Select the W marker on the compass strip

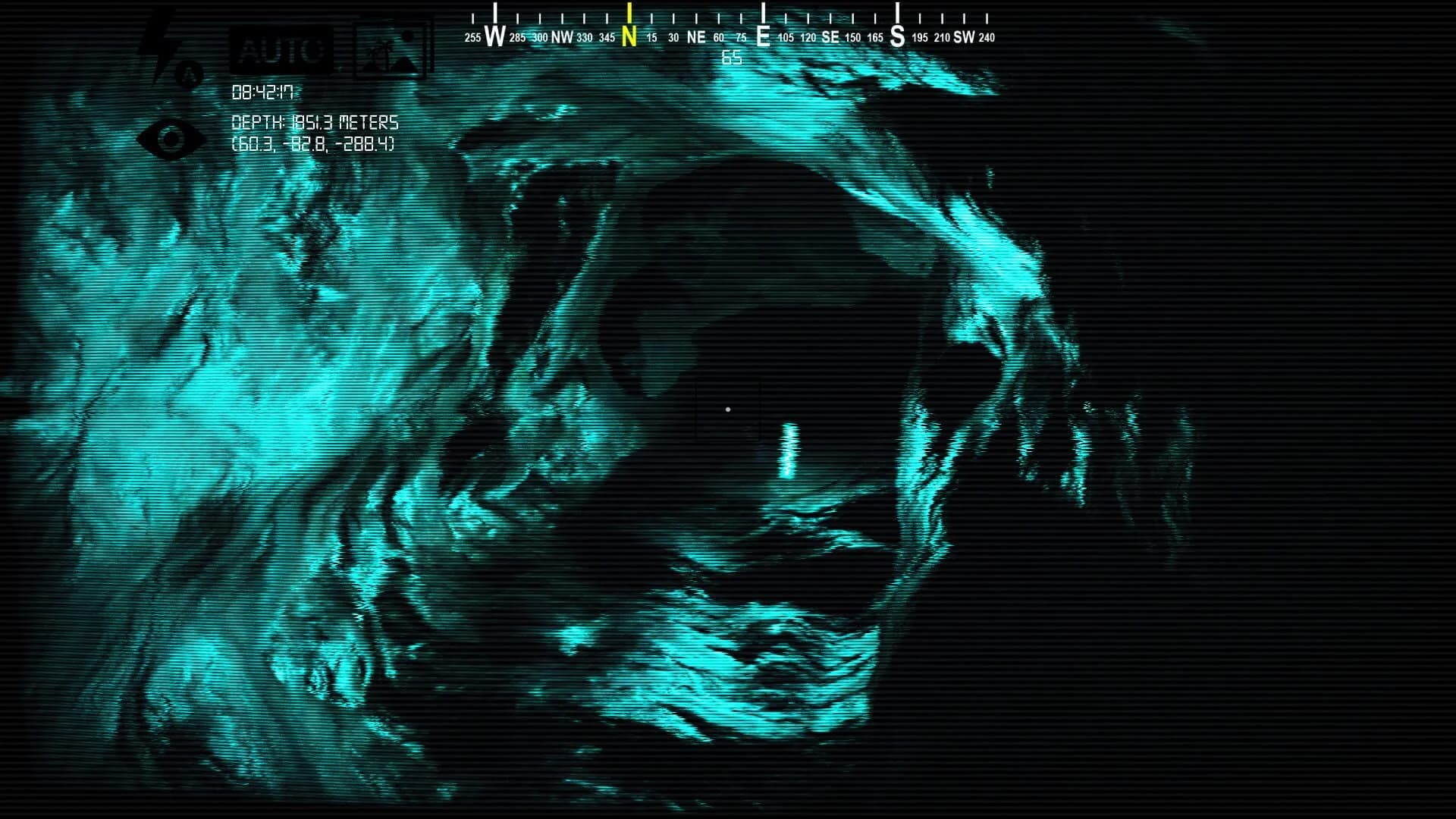[497, 35]
